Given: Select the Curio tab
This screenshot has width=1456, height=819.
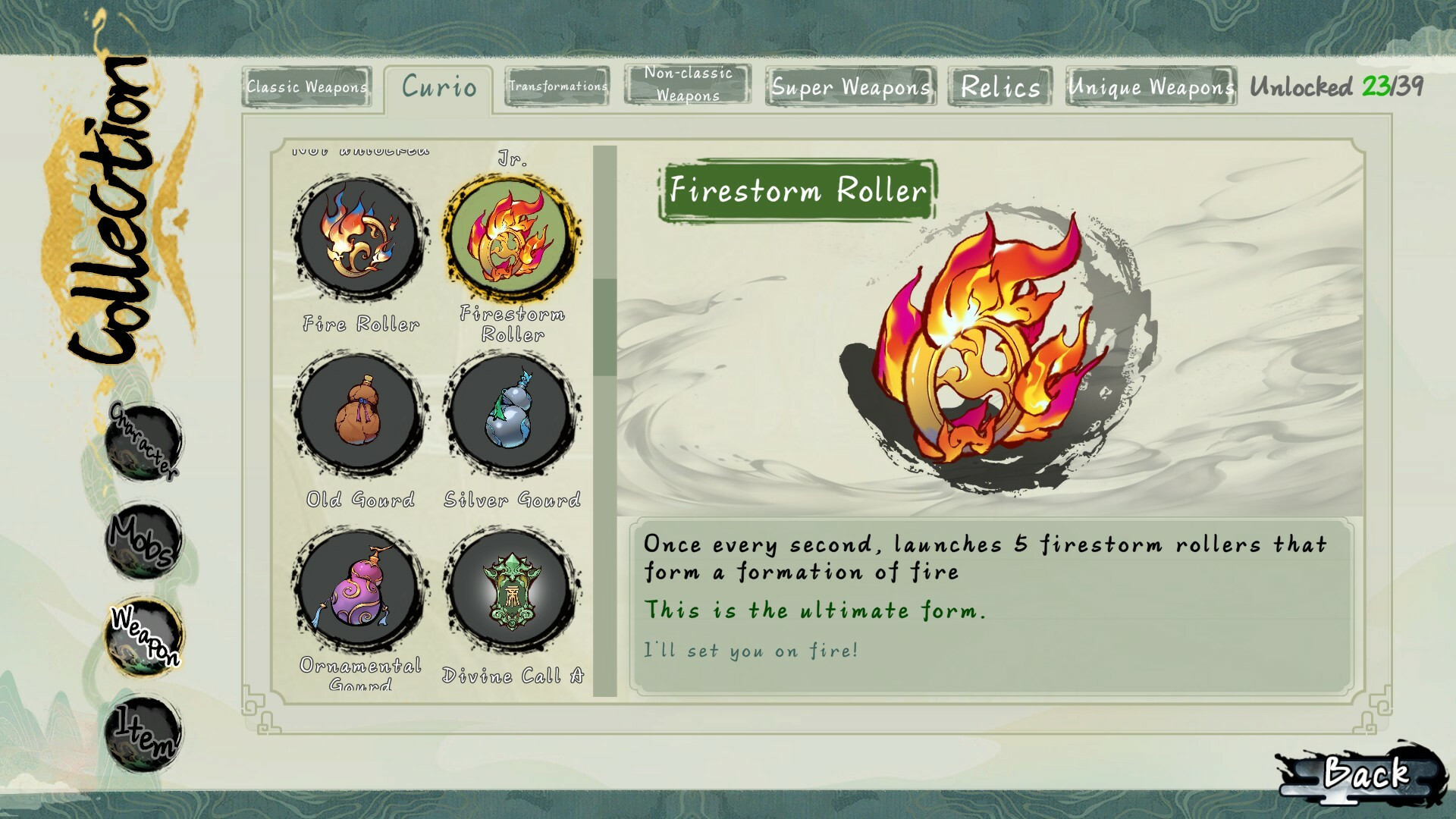Looking at the screenshot, I should (x=439, y=87).
